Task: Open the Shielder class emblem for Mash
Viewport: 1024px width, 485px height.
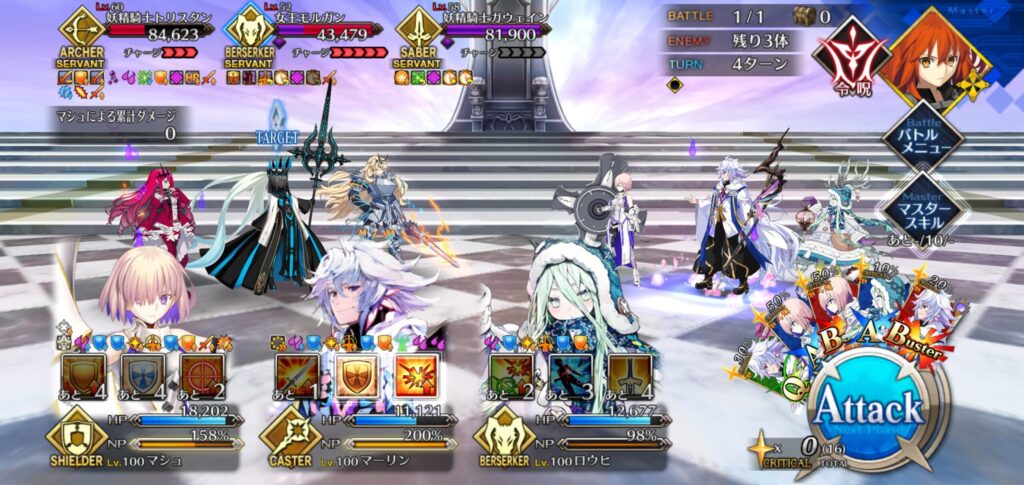Action: tap(73, 438)
